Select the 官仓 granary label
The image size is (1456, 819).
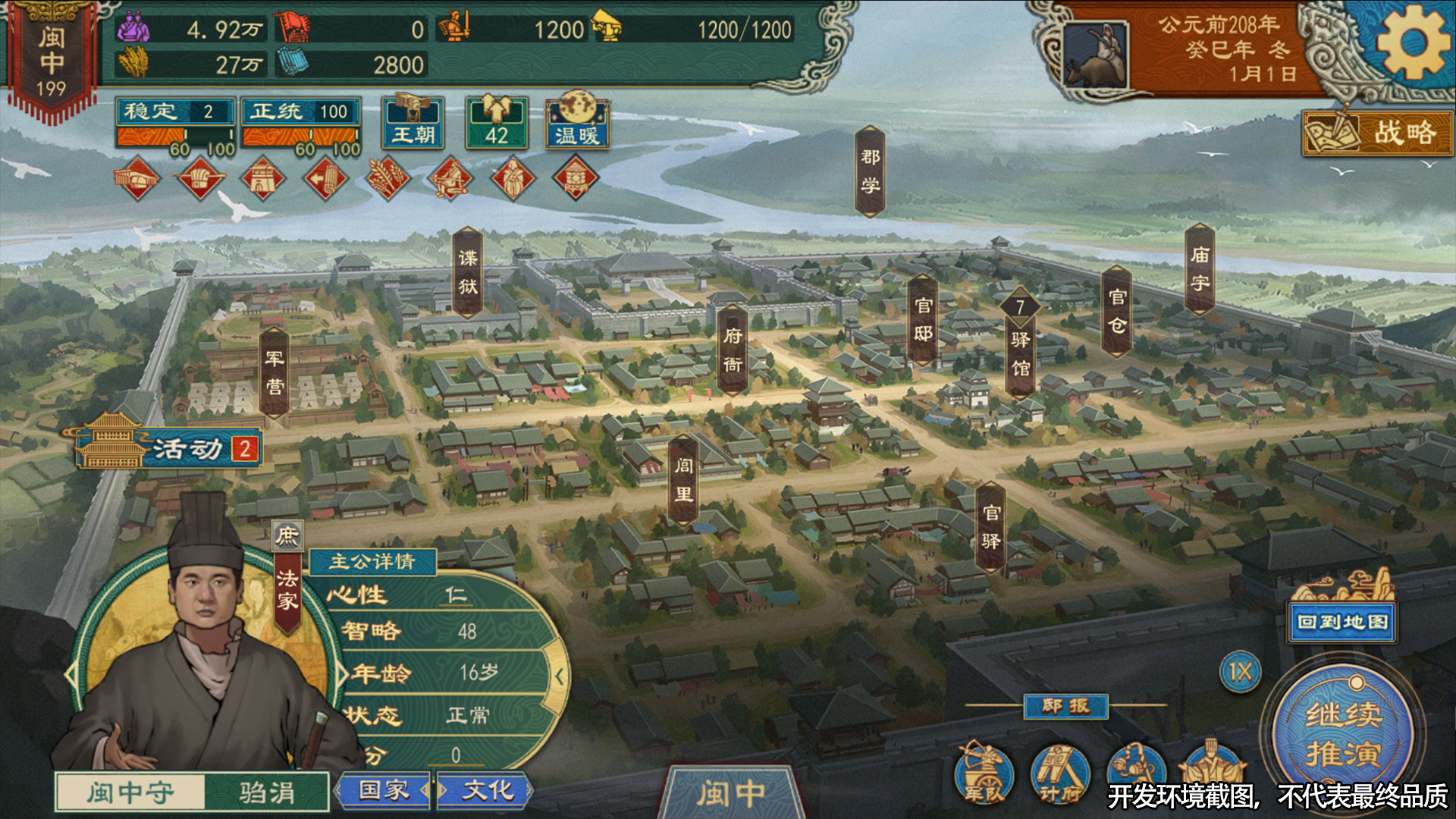pyautogui.click(x=1117, y=312)
